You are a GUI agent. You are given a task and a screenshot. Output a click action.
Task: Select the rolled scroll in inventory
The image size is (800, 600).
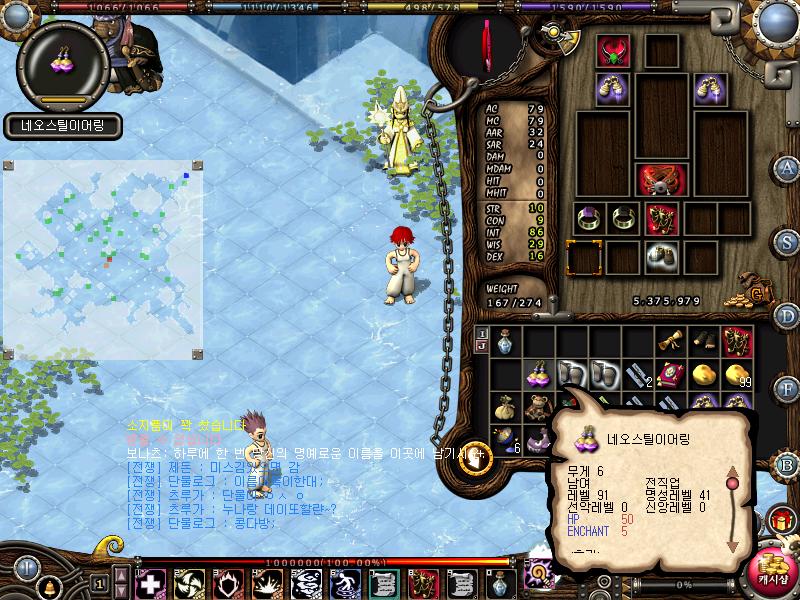[x=671, y=342]
